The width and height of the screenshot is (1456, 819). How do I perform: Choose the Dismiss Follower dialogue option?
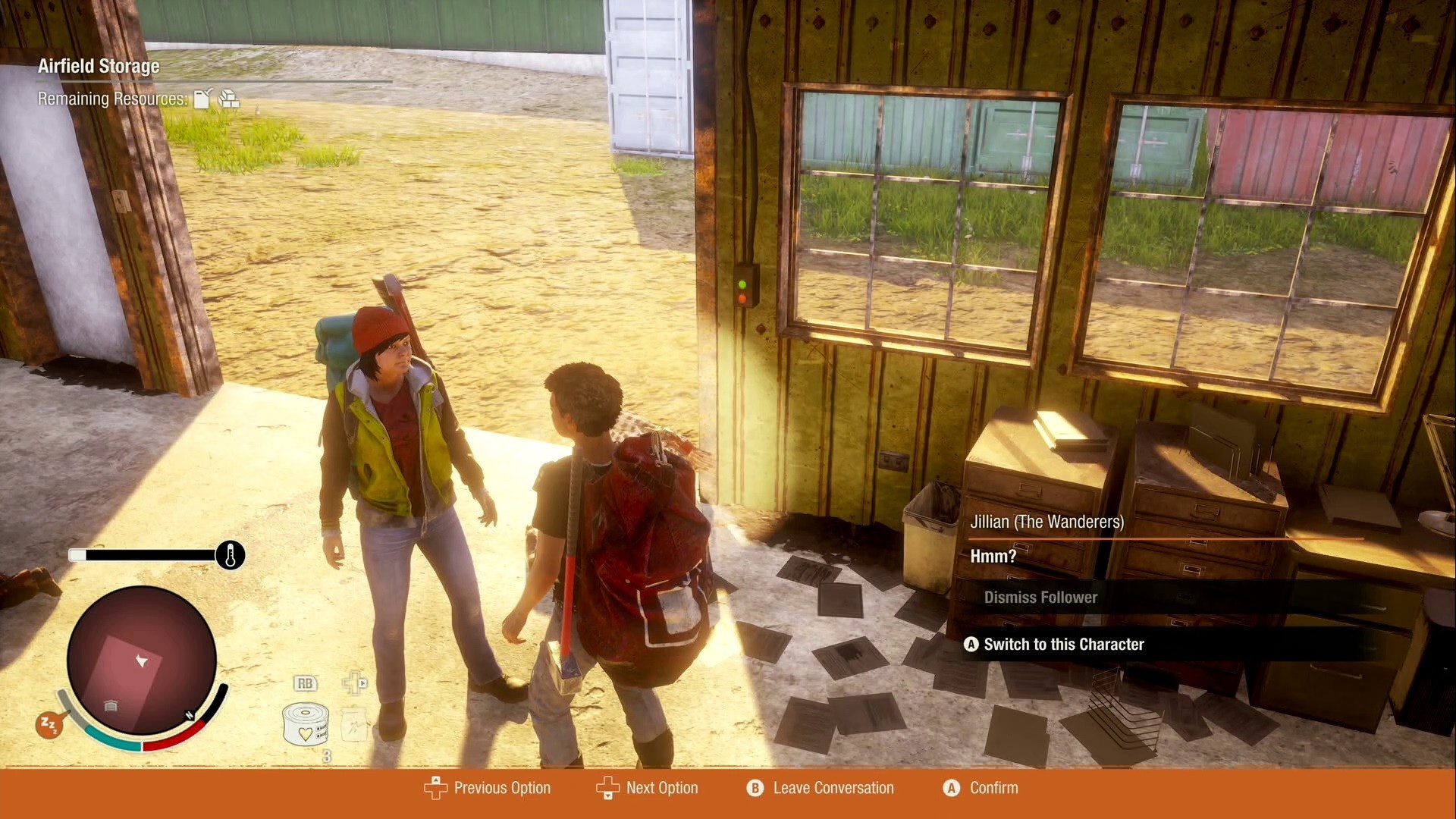(1040, 598)
